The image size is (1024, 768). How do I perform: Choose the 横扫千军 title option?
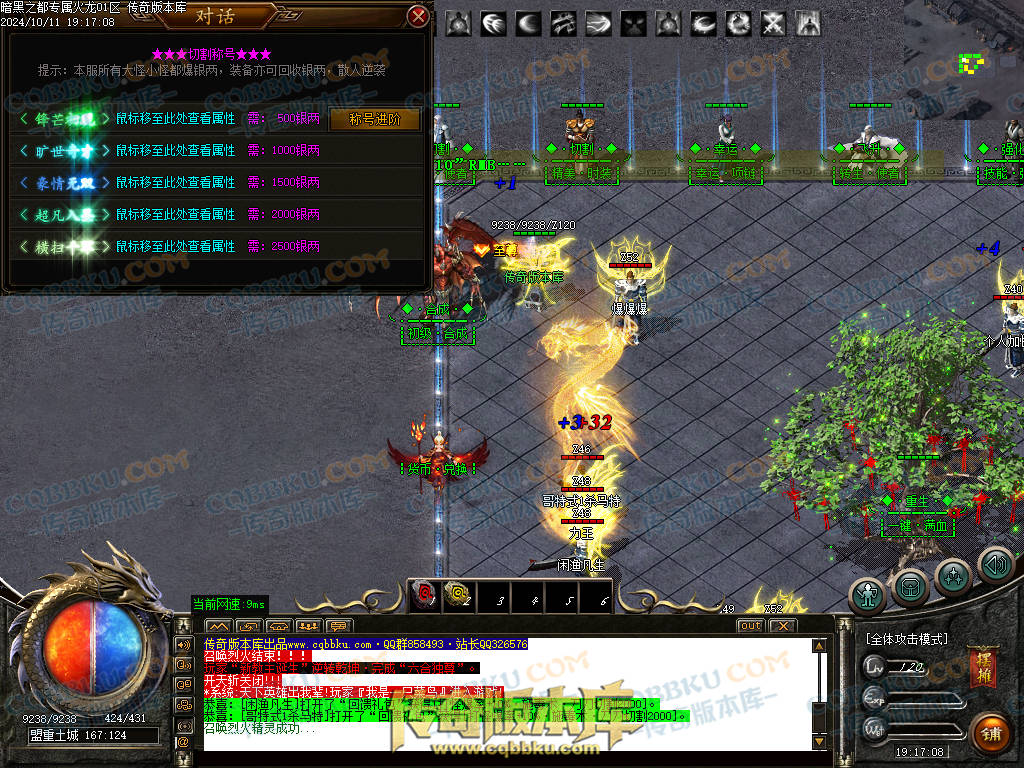point(64,246)
